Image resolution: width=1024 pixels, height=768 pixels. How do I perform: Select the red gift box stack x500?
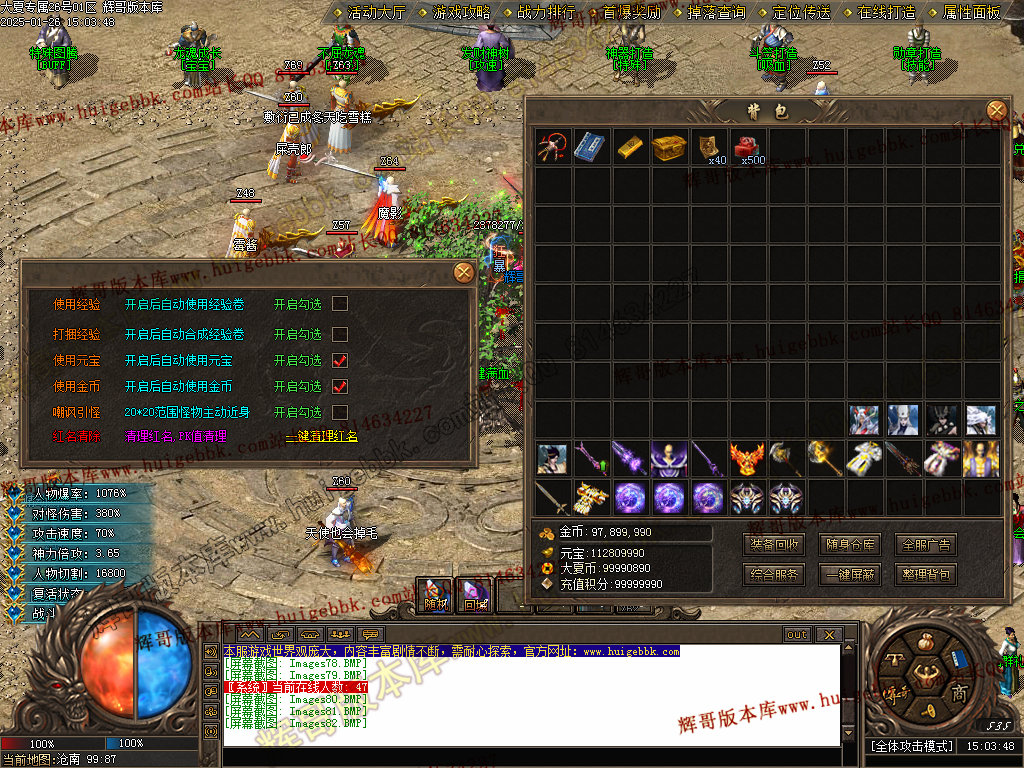point(746,146)
